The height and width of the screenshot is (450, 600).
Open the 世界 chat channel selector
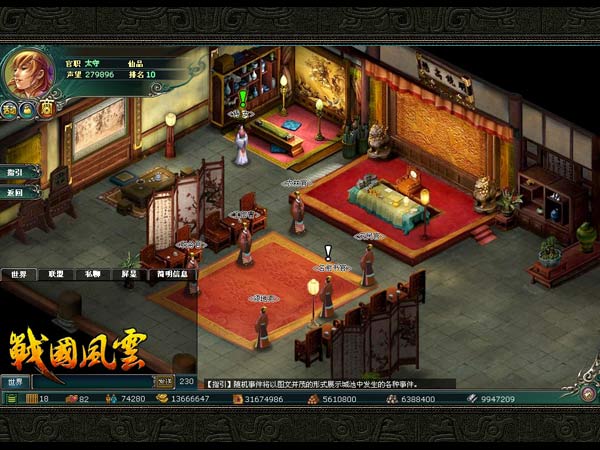16,381
